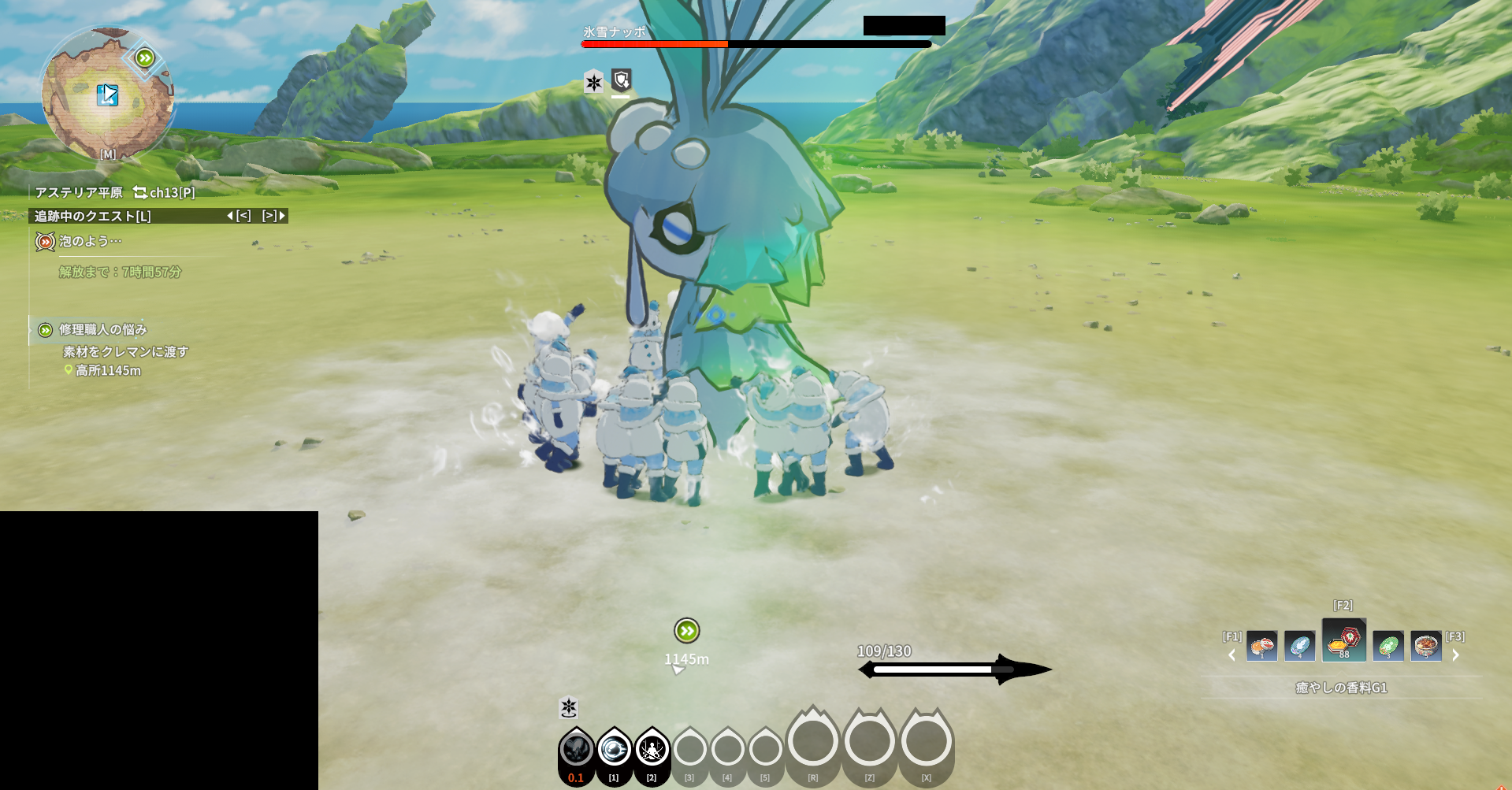Select the green oval item slot with count 3
This screenshot has width=1512, height=790.
coord(1388,647)
